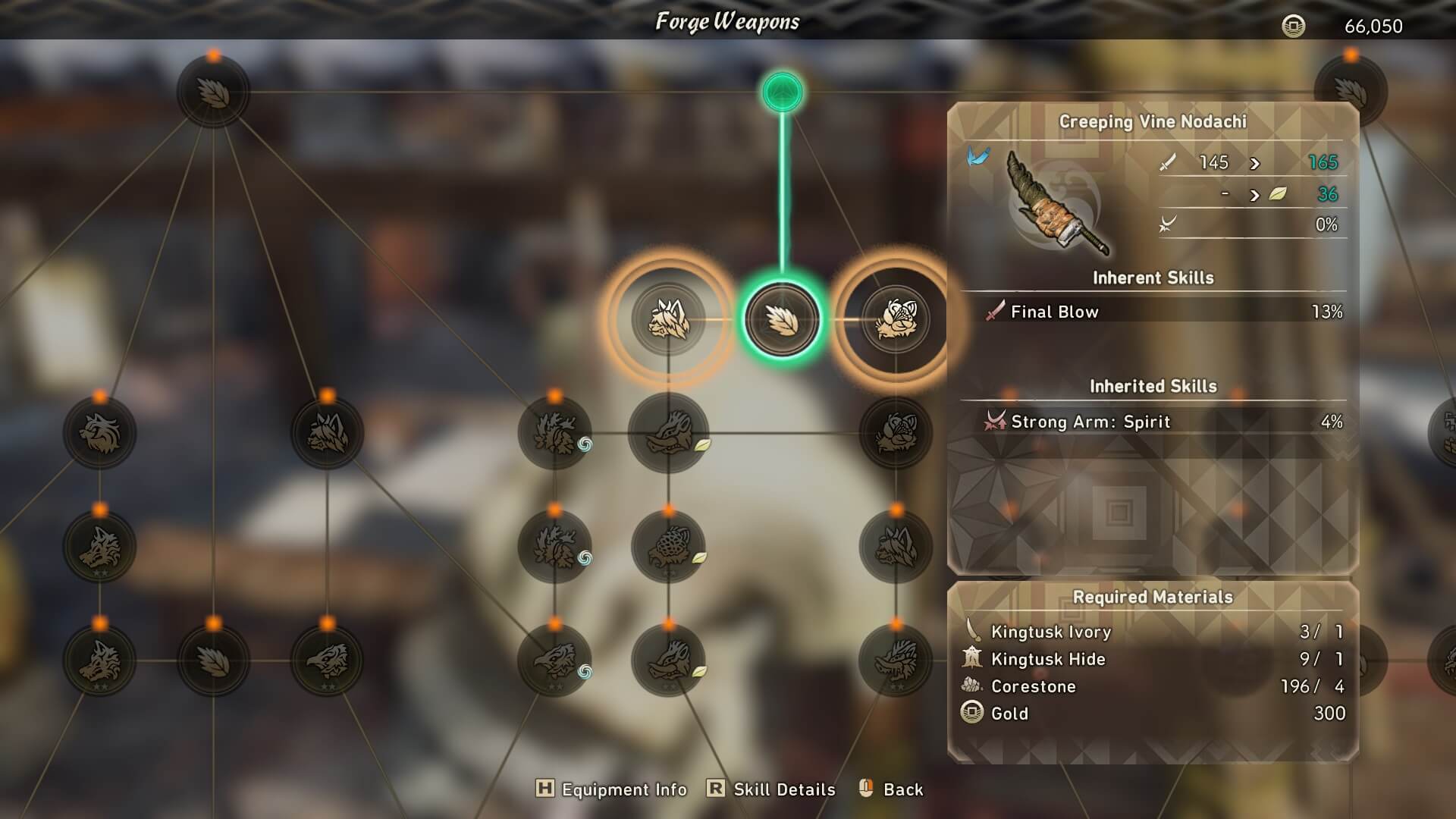This screenshot has height=819, width=1456.
Task: Select the eagle-head node without an element badge
Action: [x=327, y=661]
